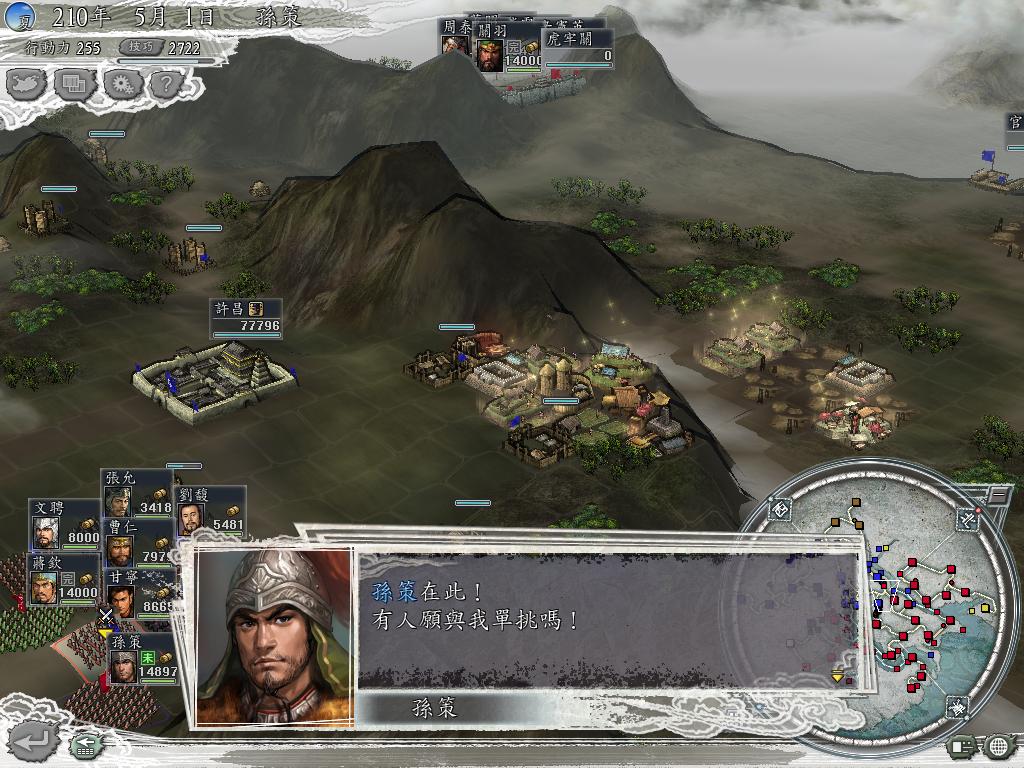Open the overlapping windows list button
Screen dimensions: 1024x768
click(75, 83)
